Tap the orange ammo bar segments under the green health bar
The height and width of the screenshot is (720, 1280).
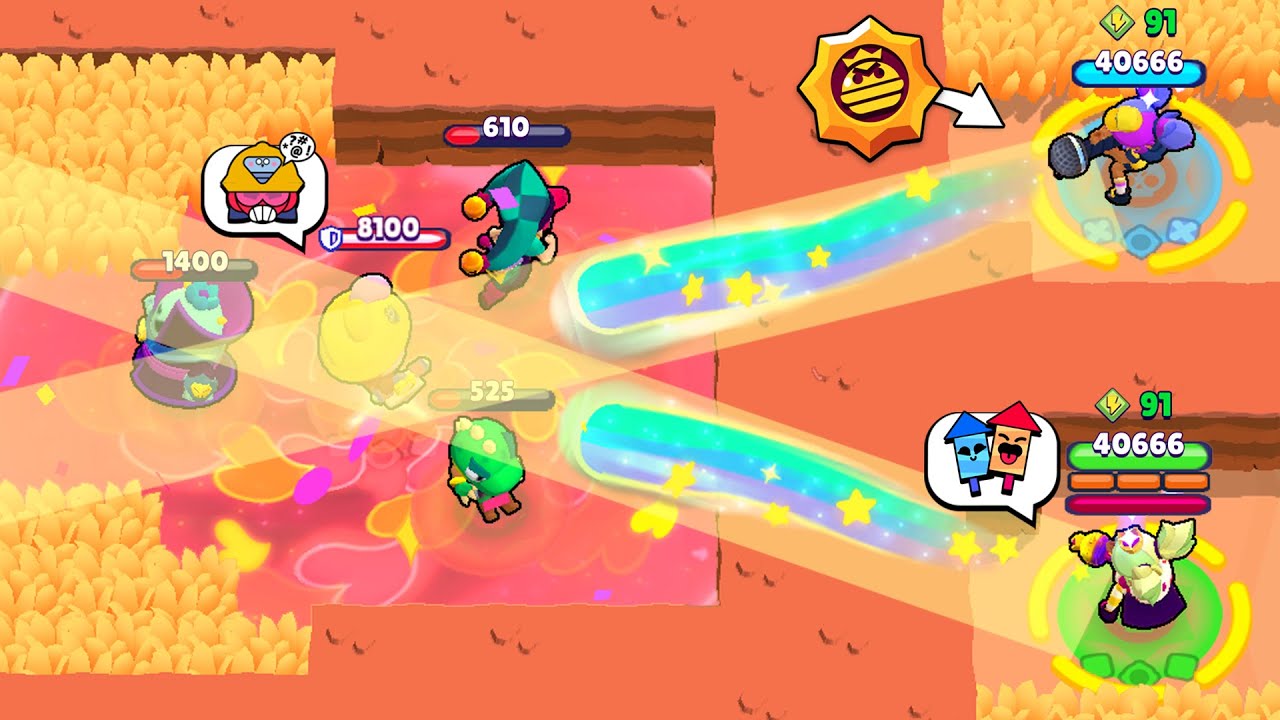click(x=1138, y=481)
